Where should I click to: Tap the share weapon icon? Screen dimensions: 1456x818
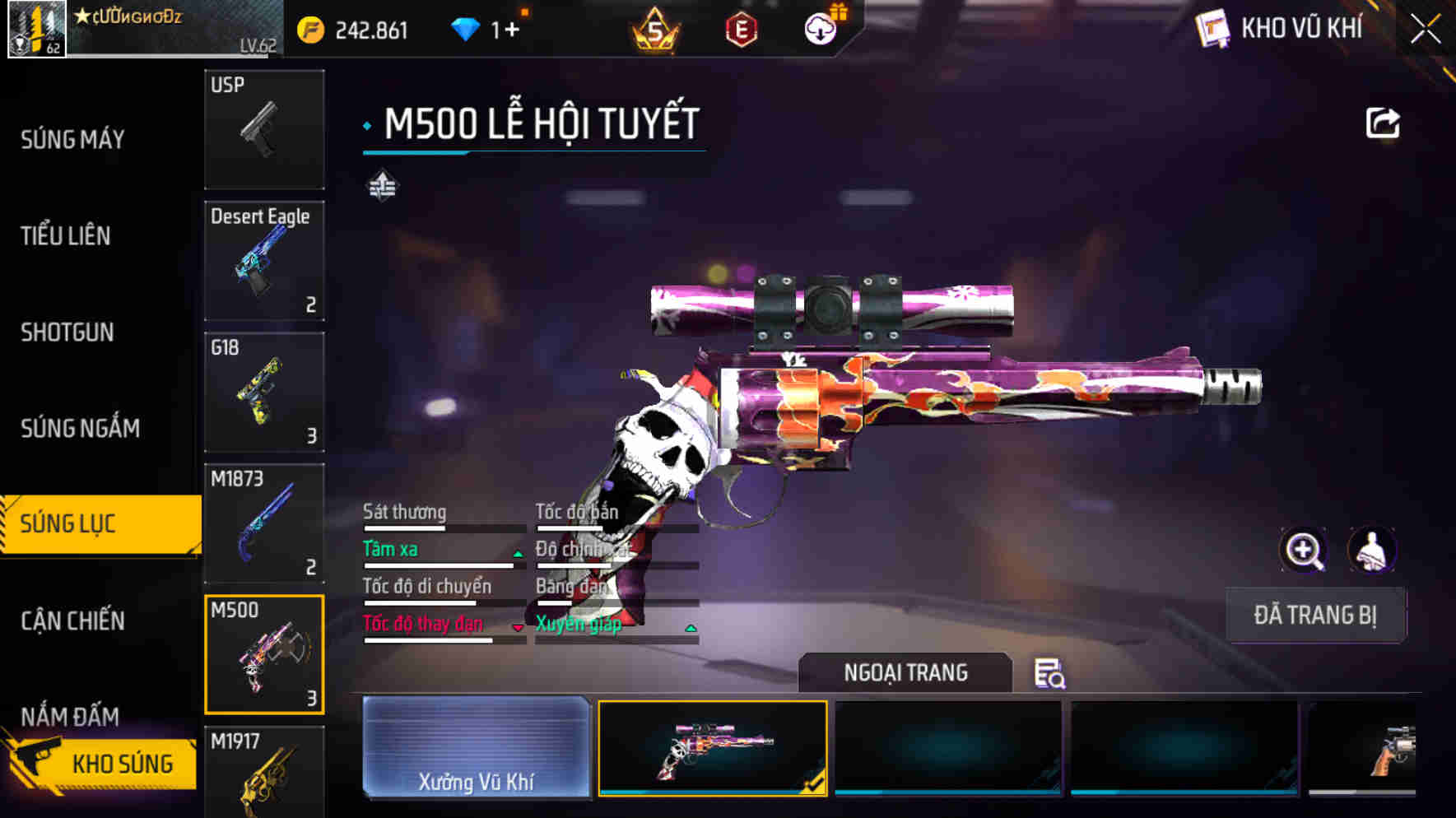(x=1383, y=122)
